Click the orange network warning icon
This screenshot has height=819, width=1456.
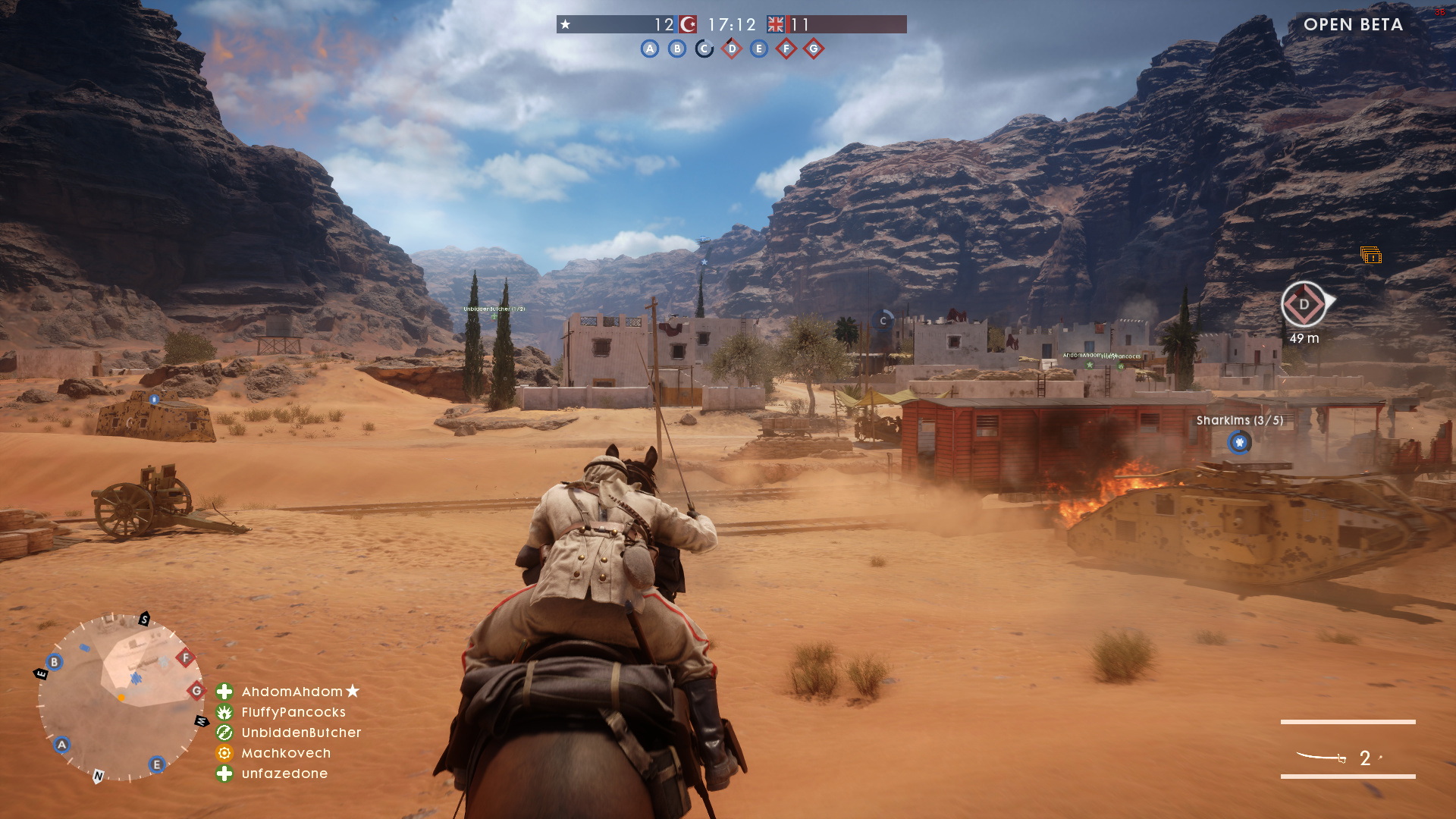click(x=1370, y=256)
